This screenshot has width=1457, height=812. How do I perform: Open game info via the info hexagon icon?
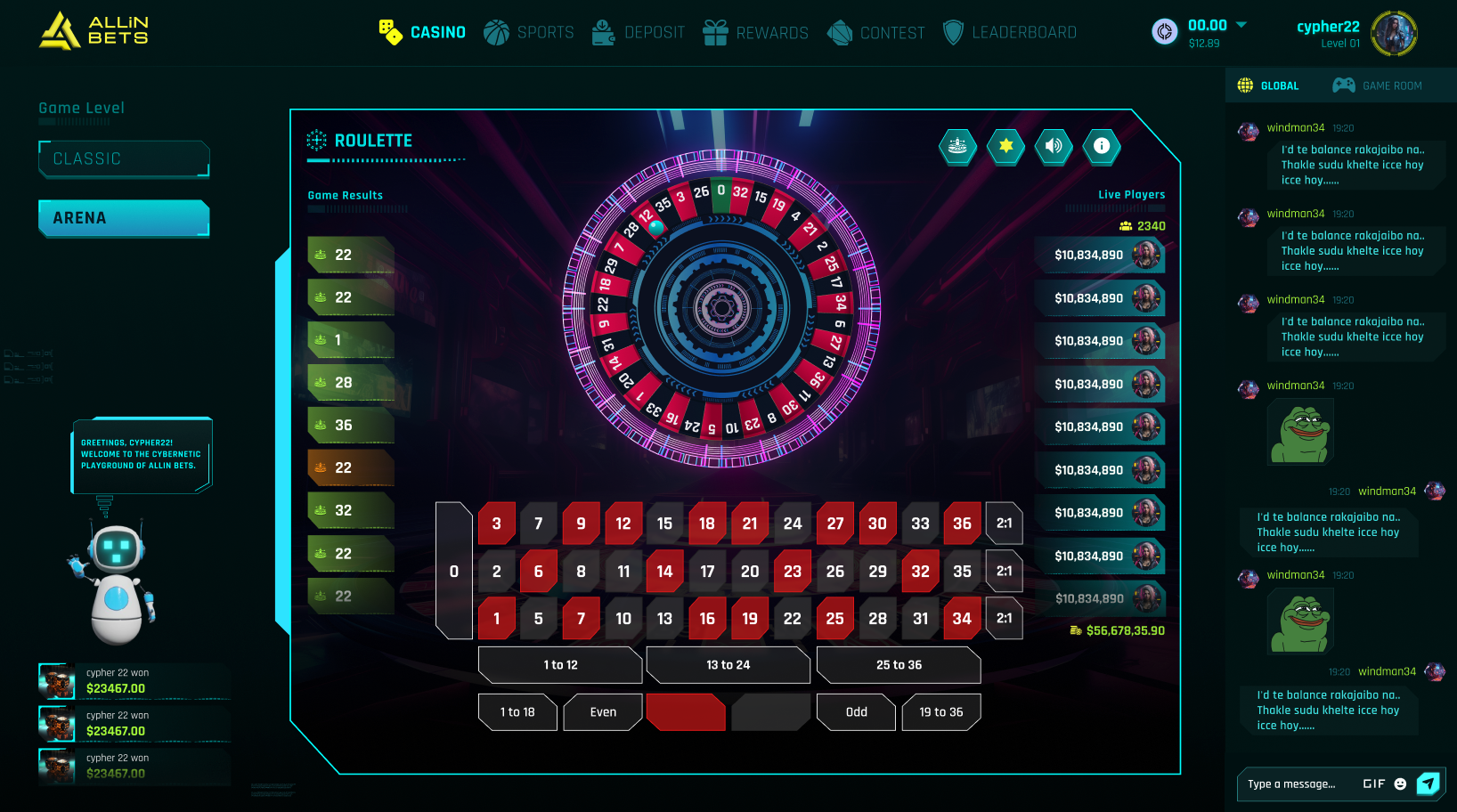coord(1102,148)
